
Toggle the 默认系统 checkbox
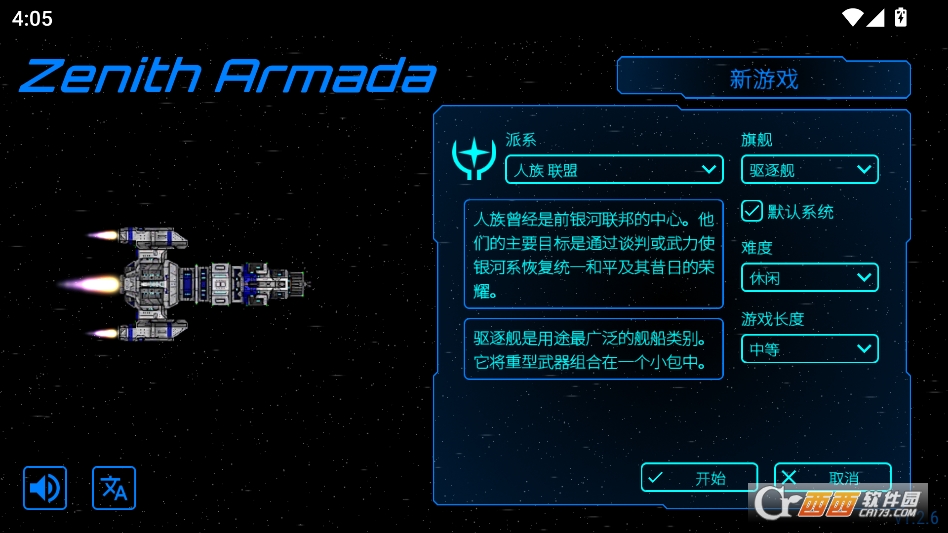coord(751,211)
